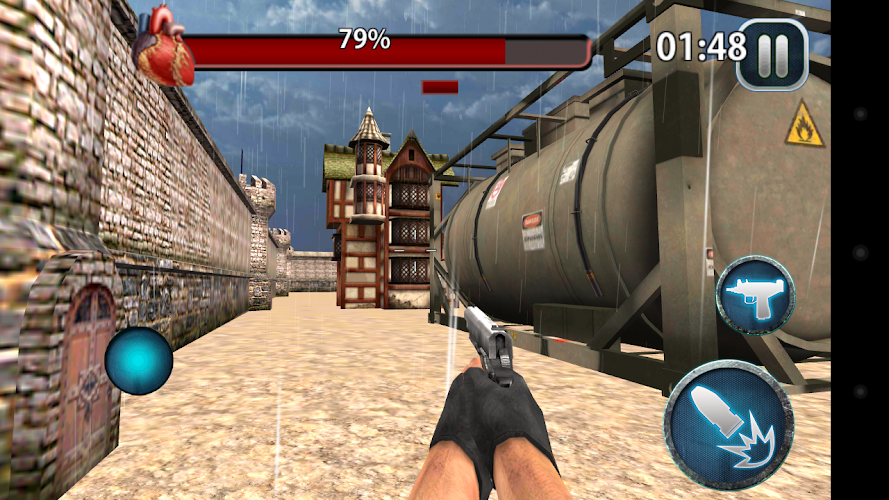Tap the cyan movement joystick orb
Screen dimensions: 889x500
point(139,360)
